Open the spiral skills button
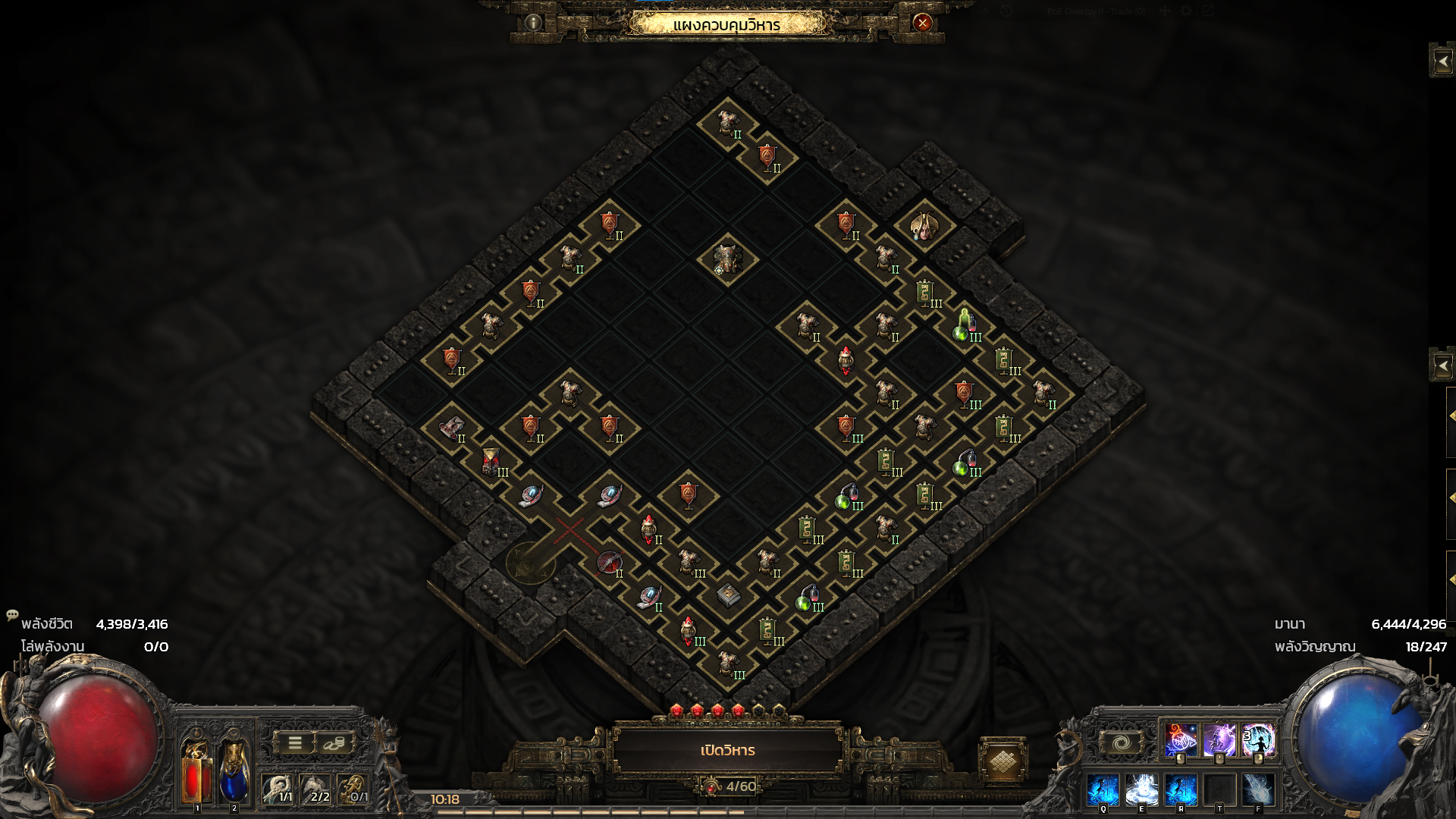Screen dimensions: 1456x819 (1122, 742)
